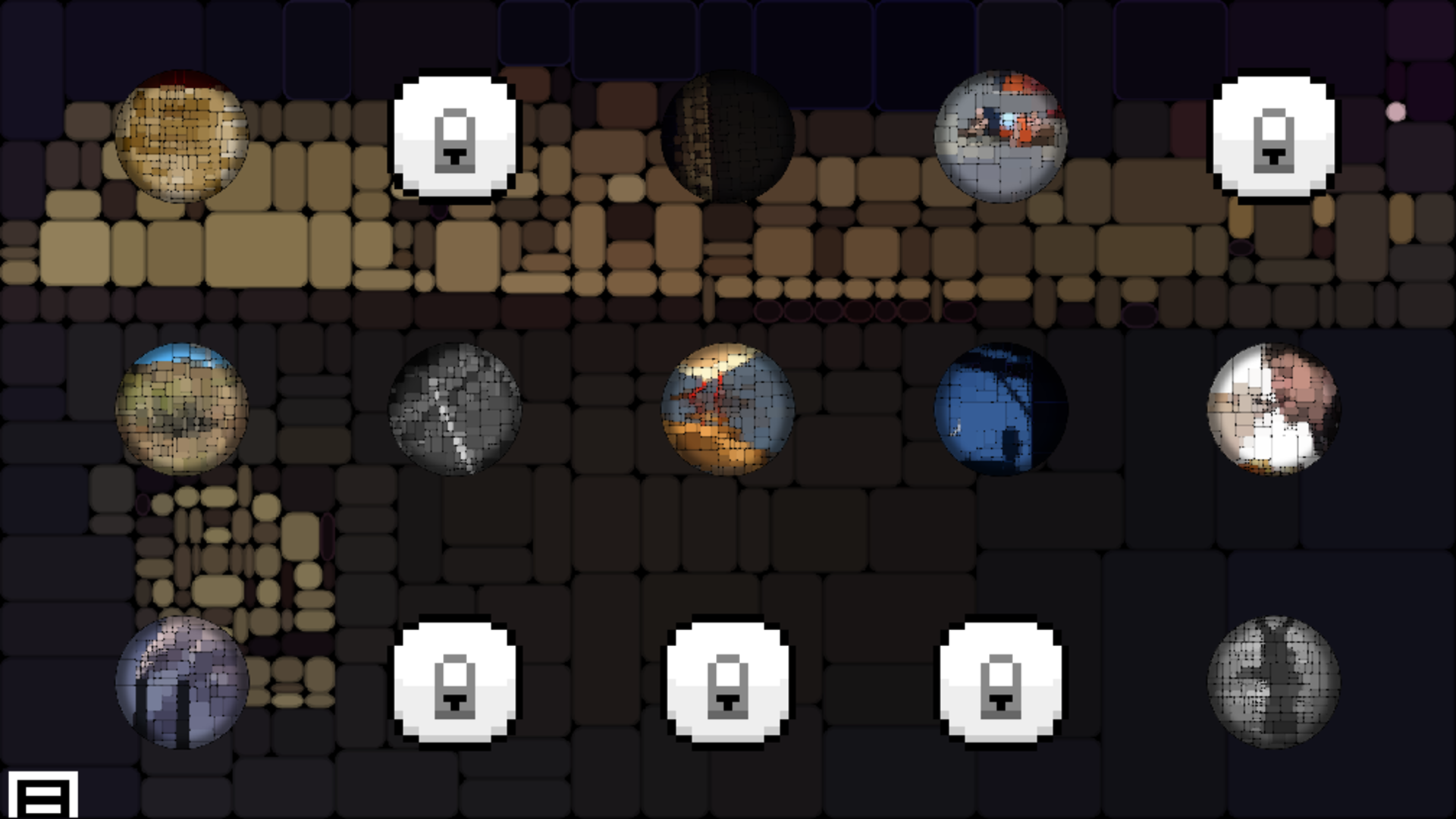This screenshot has height=819, width=1456.
Task: Select the desert landscape with blue sky level
Action: click(182, 409)
